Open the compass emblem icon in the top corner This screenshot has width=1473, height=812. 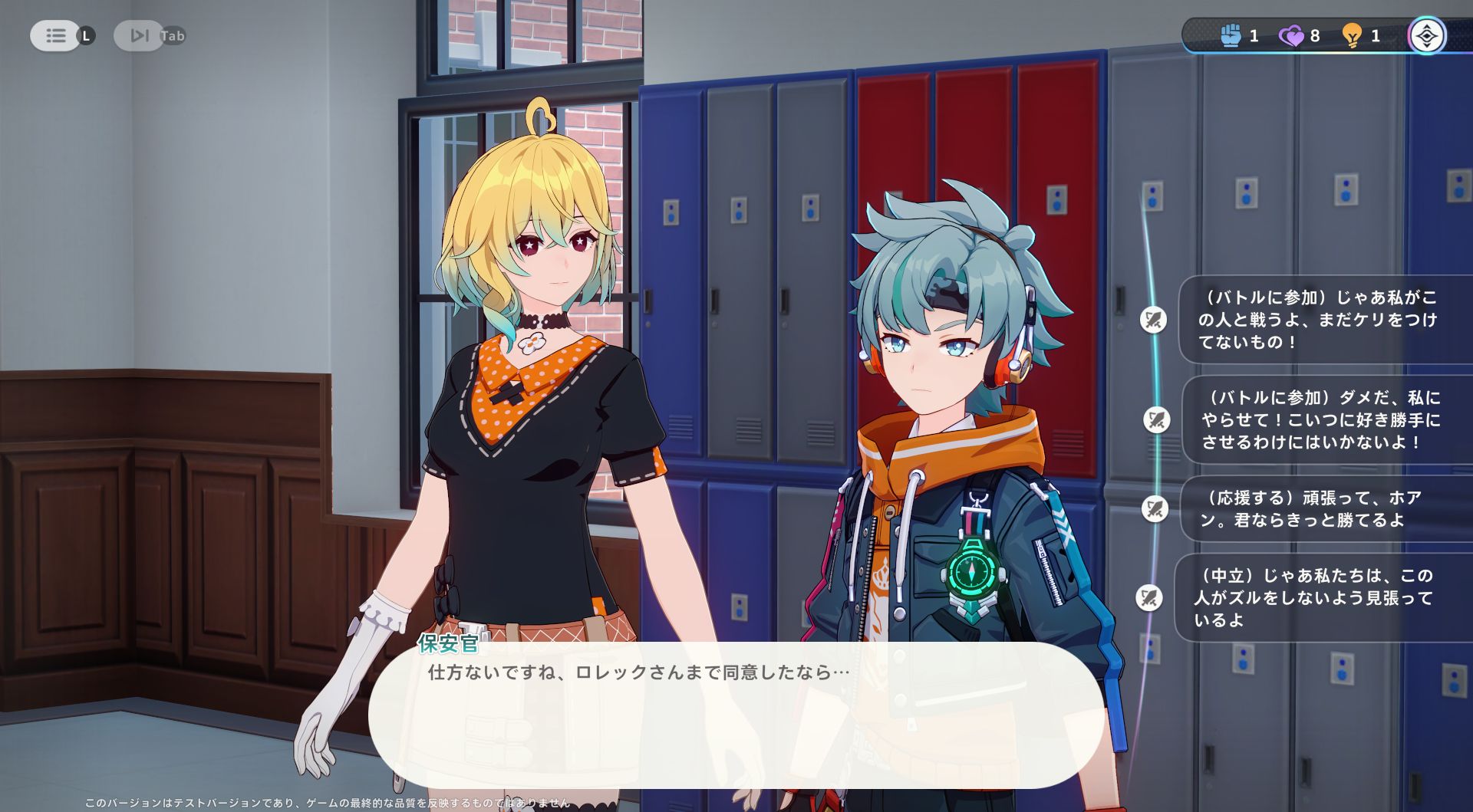coord(1426,36)
